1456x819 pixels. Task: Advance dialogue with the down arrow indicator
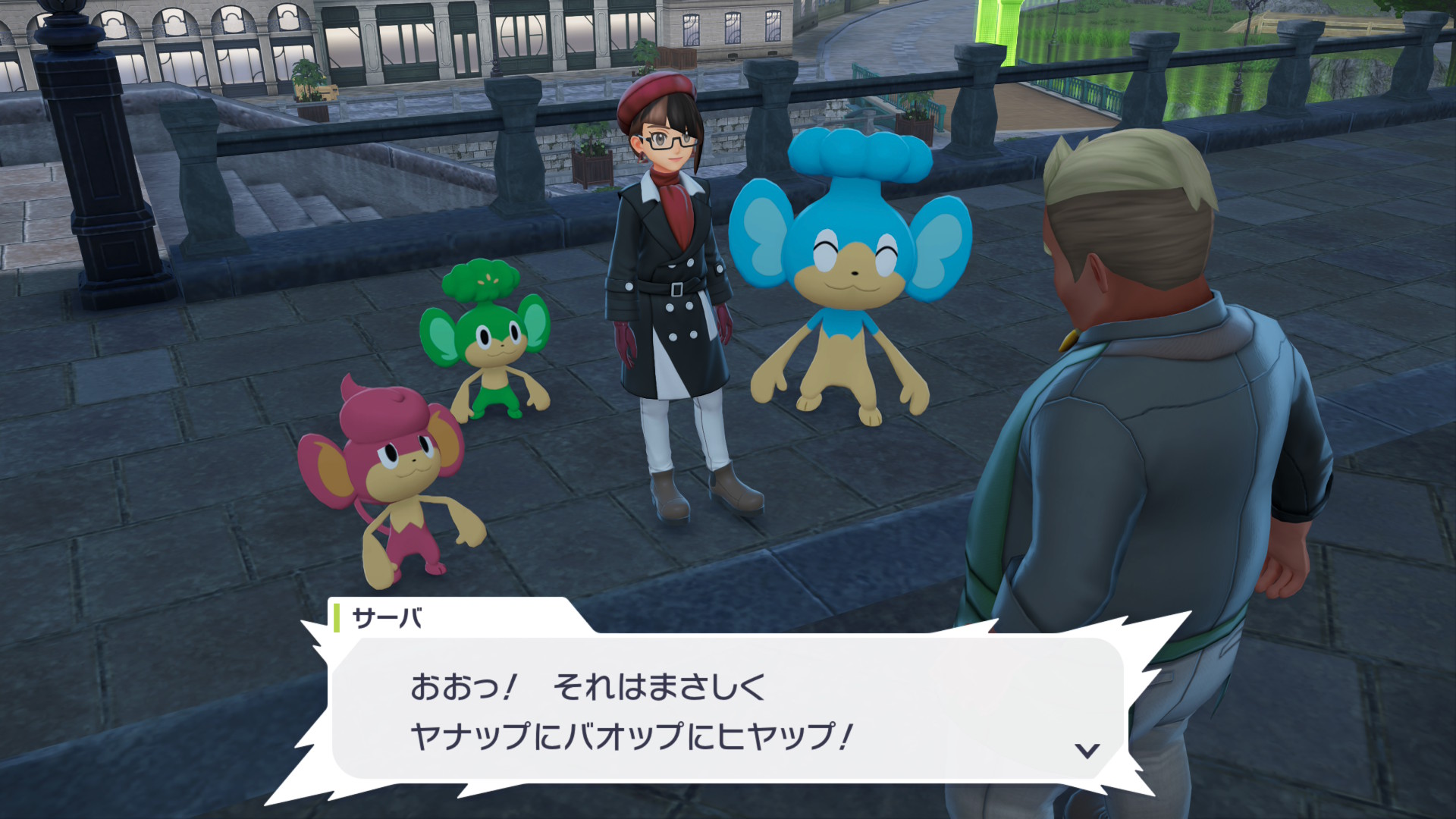[1088, 751]
